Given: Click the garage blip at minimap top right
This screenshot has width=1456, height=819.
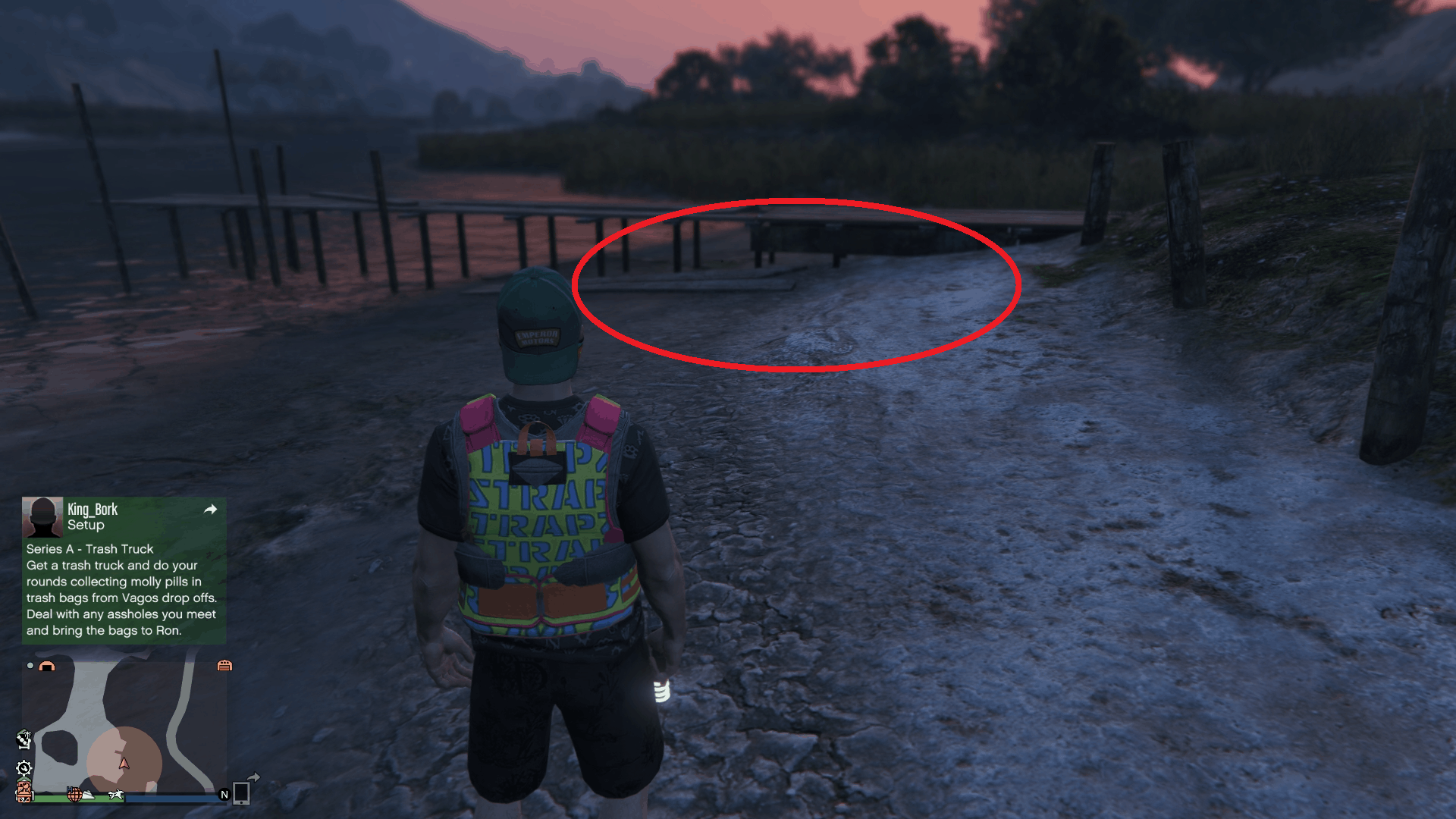Looking at the screenshot, I should coord(224,666).
